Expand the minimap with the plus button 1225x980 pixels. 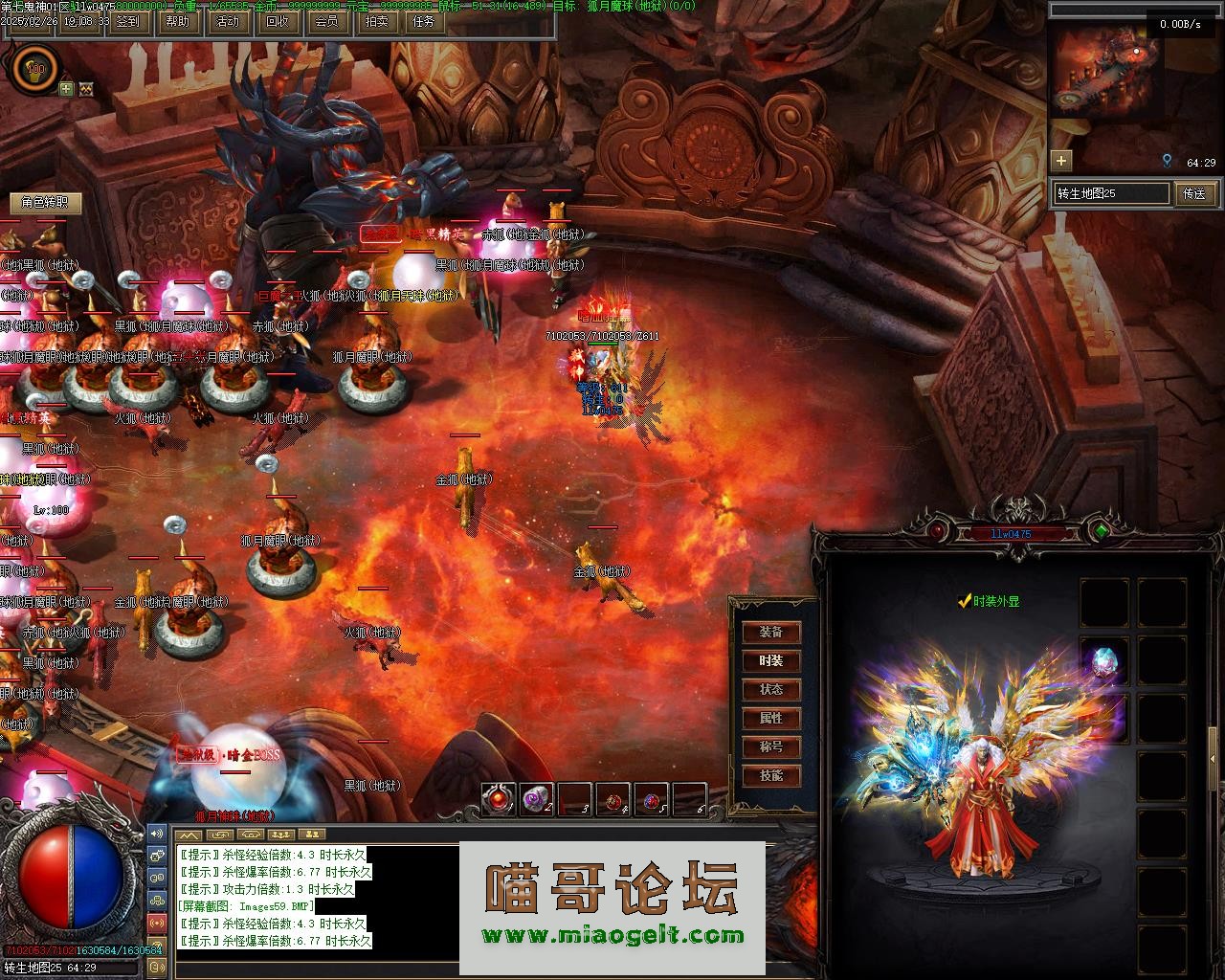1060,160
